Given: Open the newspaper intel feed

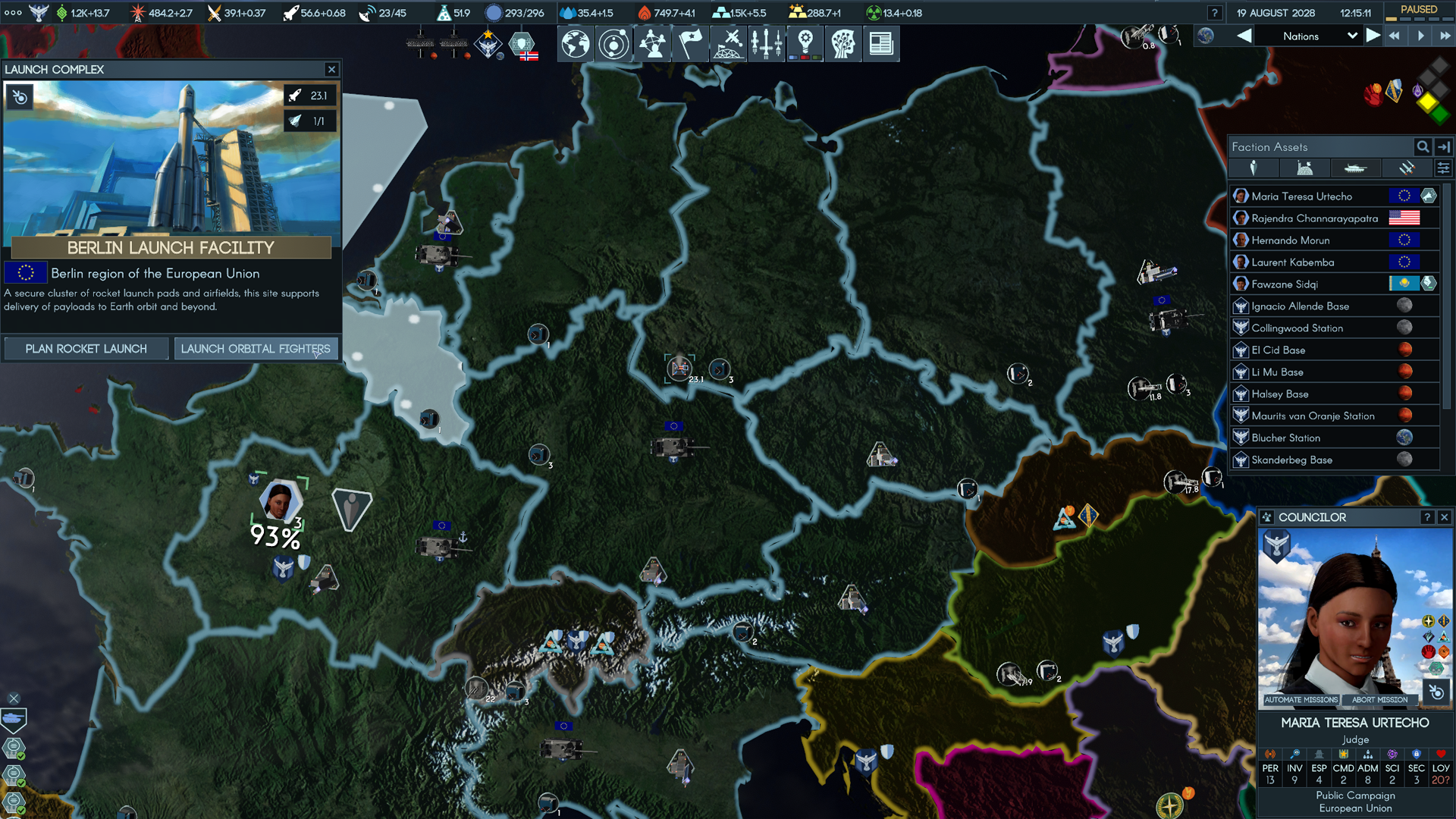Looking at the screenshot, I should tap(880, 43).
